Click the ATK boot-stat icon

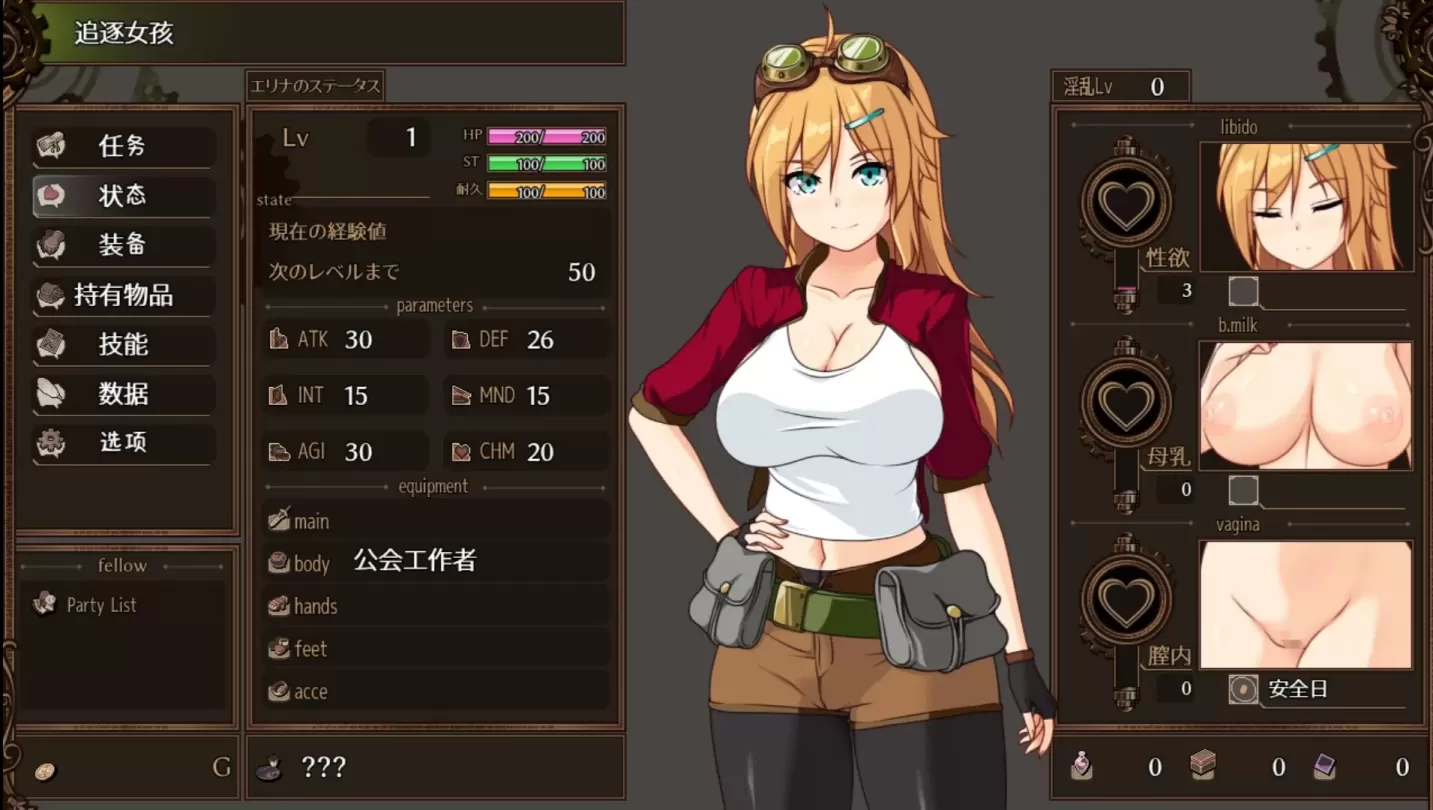pyautogui.click(x=278, y=339)
